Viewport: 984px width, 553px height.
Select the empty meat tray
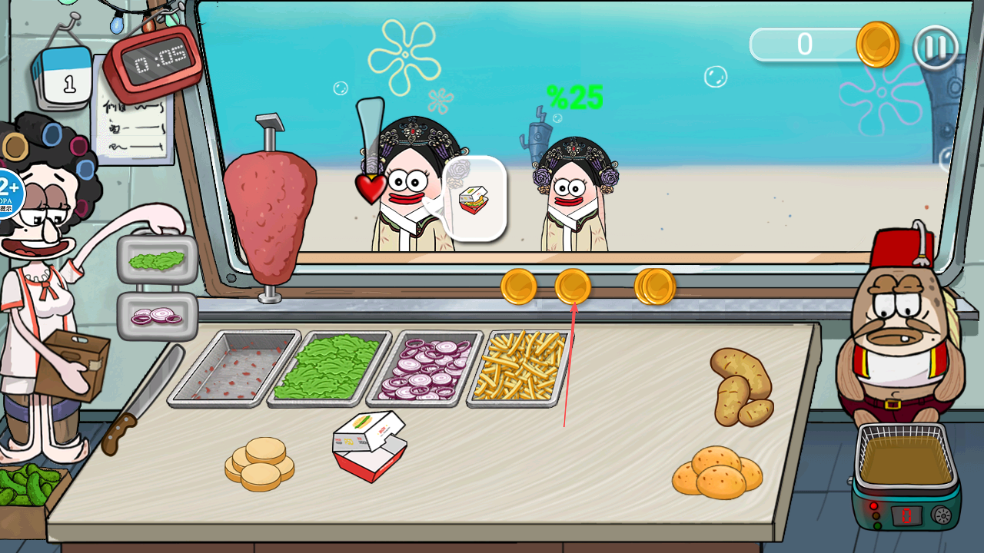click(234, 368)
